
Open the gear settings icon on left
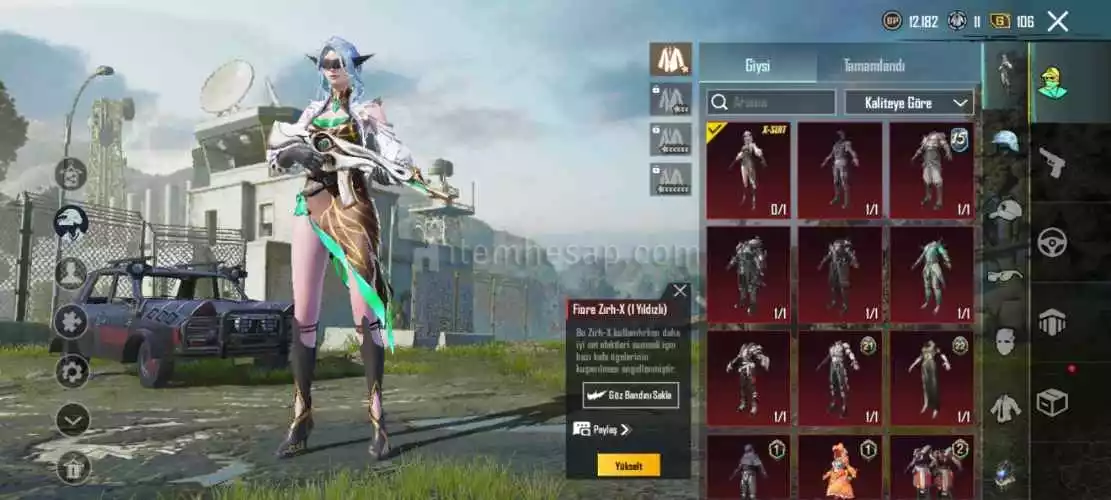72,372
